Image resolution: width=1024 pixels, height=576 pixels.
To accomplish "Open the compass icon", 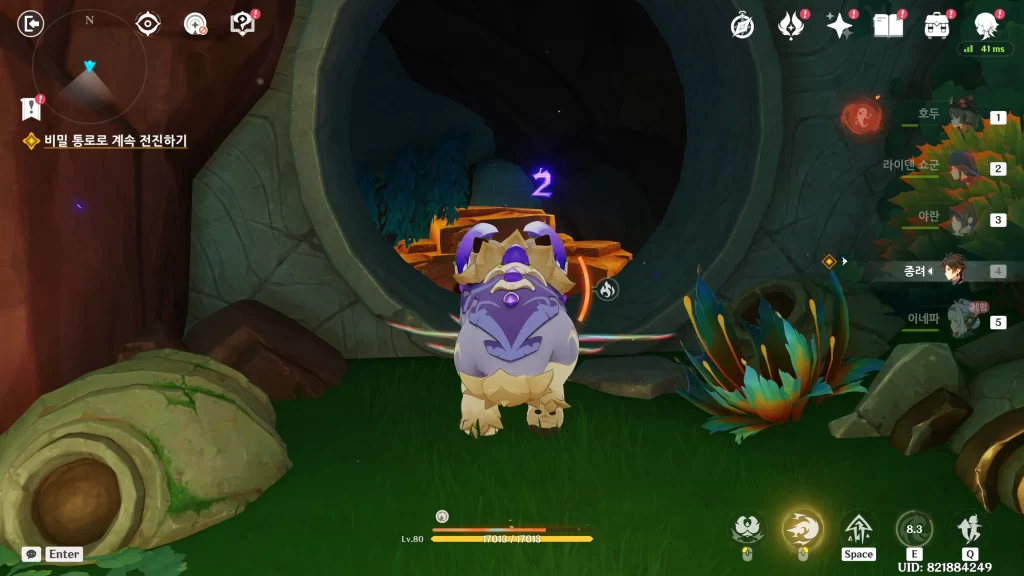I will click(x=742, y=26).
